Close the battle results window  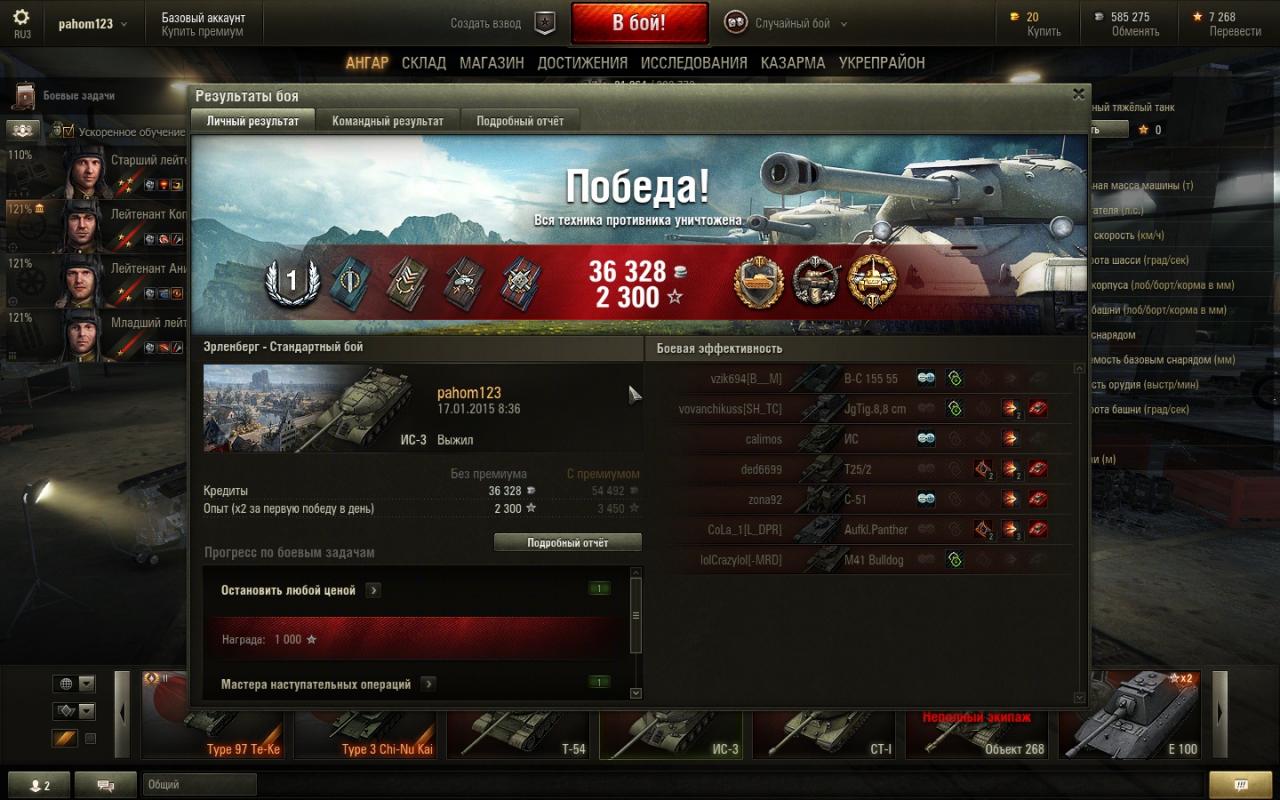pyautogui.click(x=1078, y=94)
